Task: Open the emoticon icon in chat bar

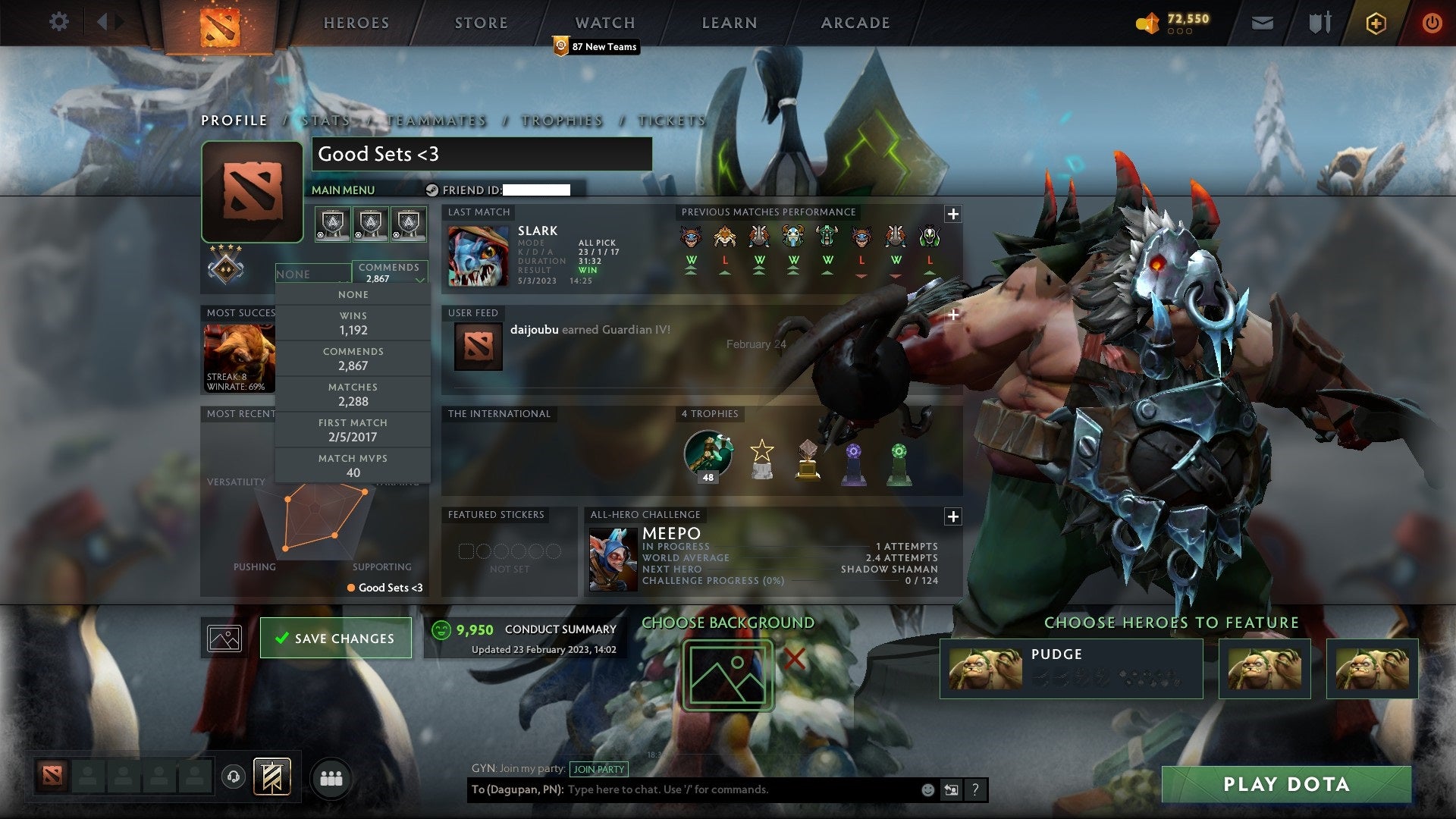Action: tap(927, 789)
